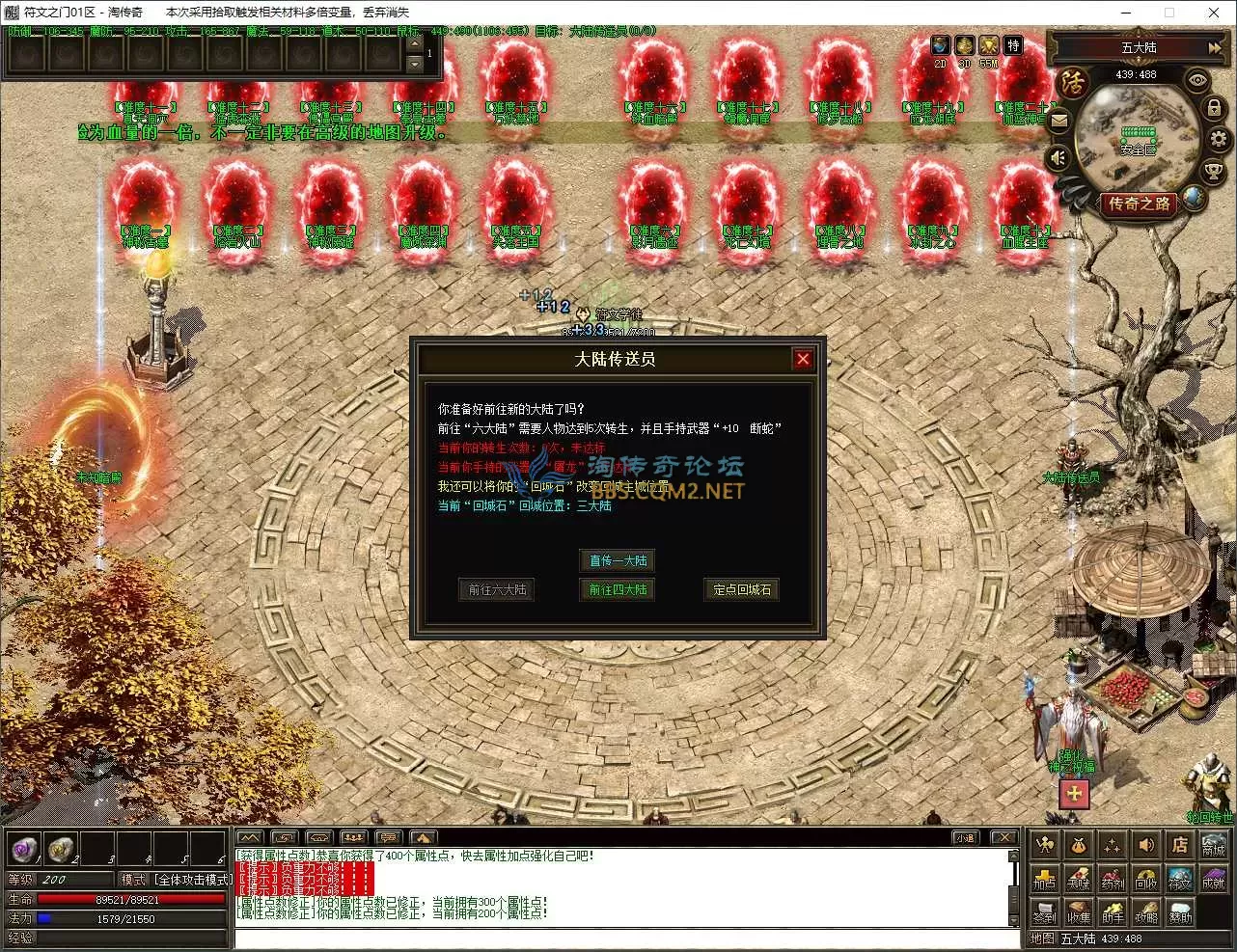This screenshot has width=1237, height=952.
Task: Open the trophy rankings beside the minimap
Action: click(1213, 171)
